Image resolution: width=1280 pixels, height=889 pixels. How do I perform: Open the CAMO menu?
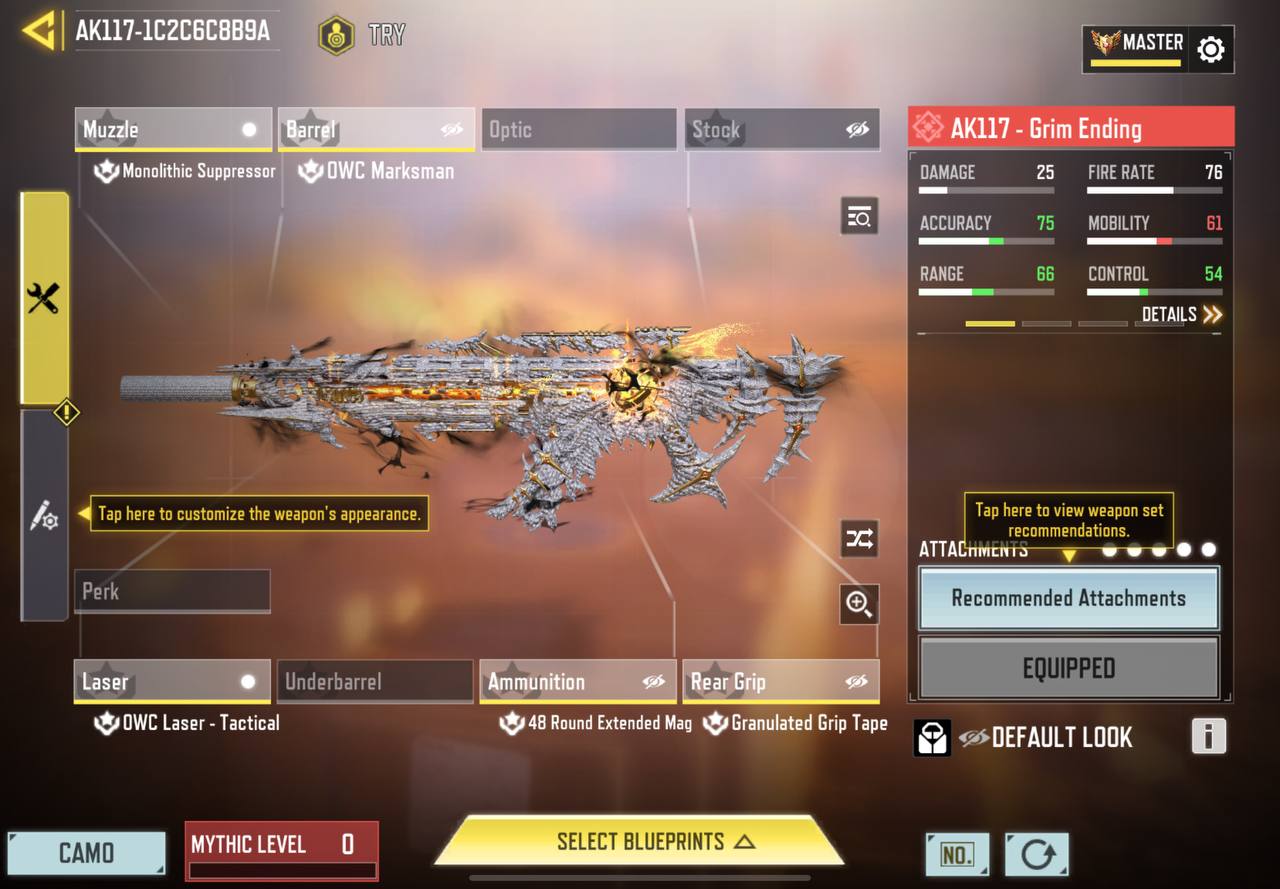click(x=86, y=853)
